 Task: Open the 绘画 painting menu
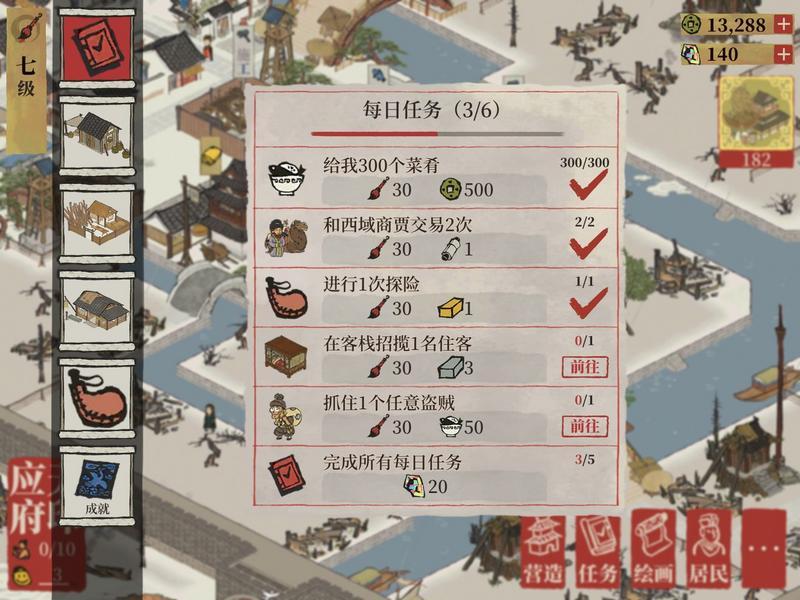click(654, 551)
